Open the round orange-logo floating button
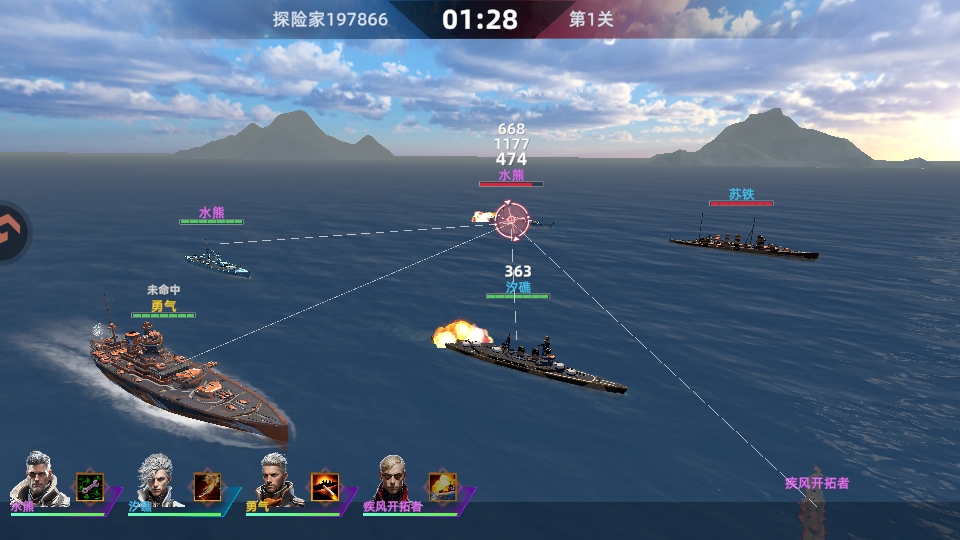This screenshot has height=540, width=960. tap(12, 232)
